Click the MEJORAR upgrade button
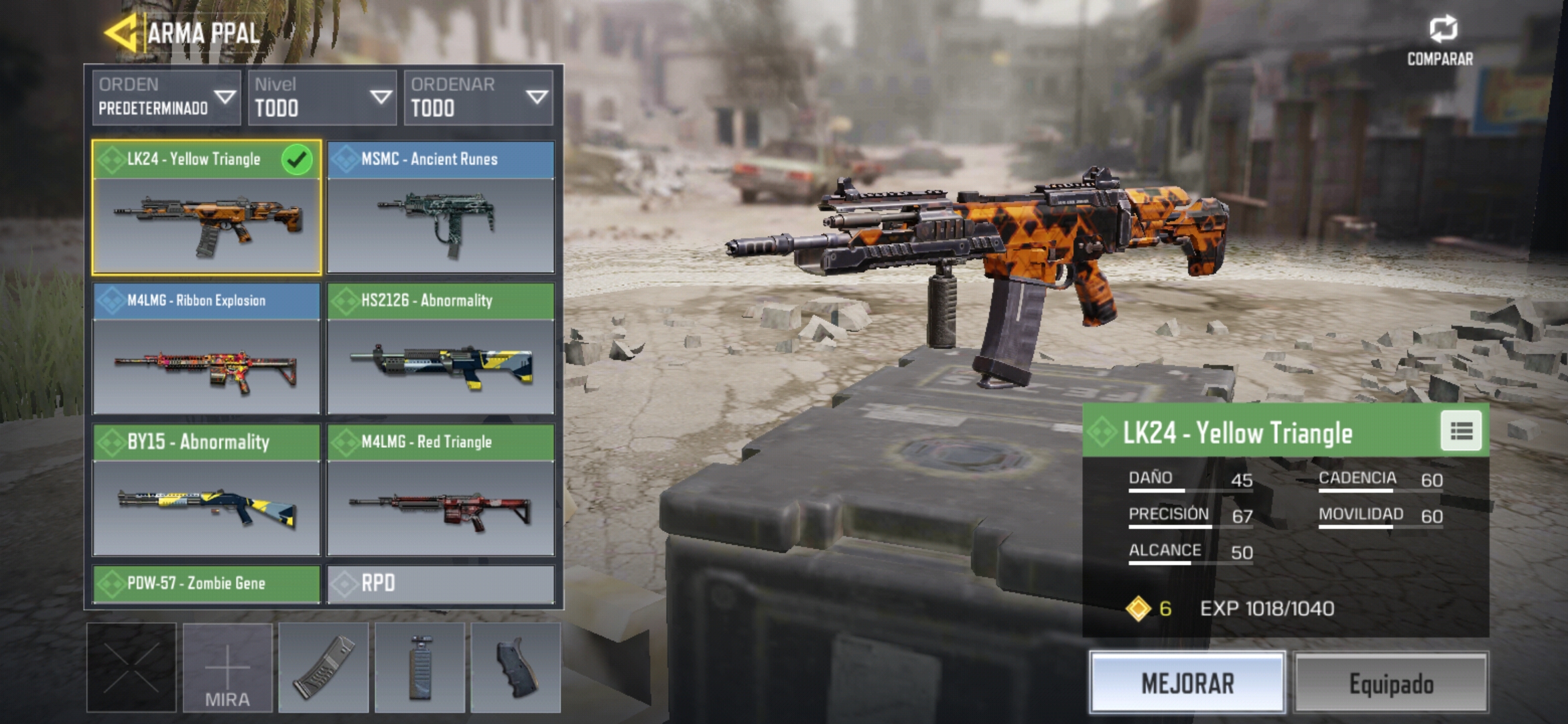Image resolution: width=1568 pixels, height=724 pixels. click(1187, 682)
